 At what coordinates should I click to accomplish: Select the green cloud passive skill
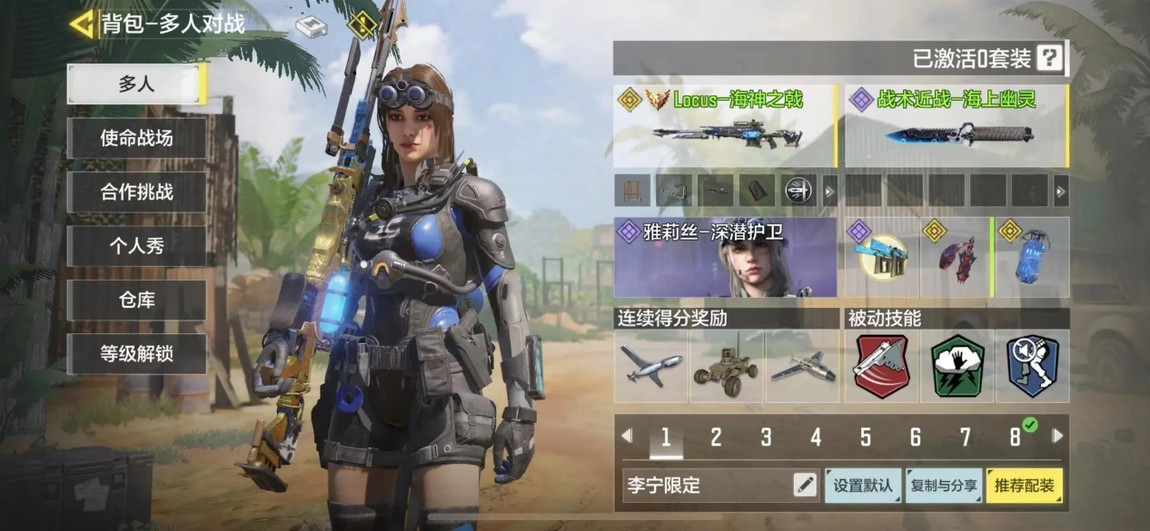(x=957, y=367)
